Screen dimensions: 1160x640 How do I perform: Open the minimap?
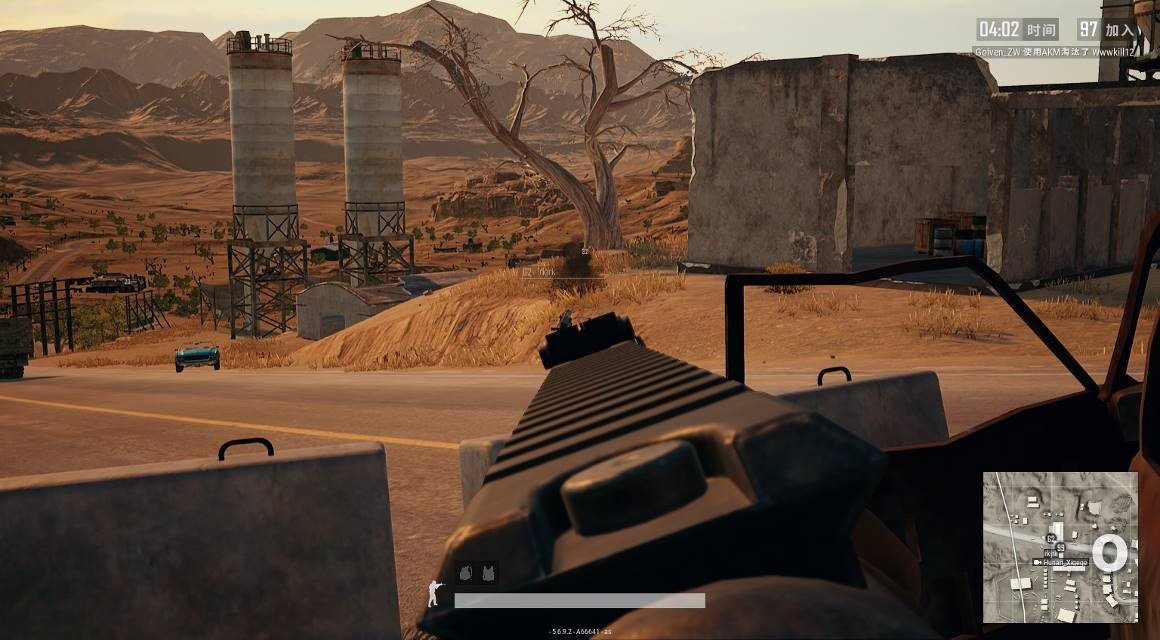(x=1060, y=547)
